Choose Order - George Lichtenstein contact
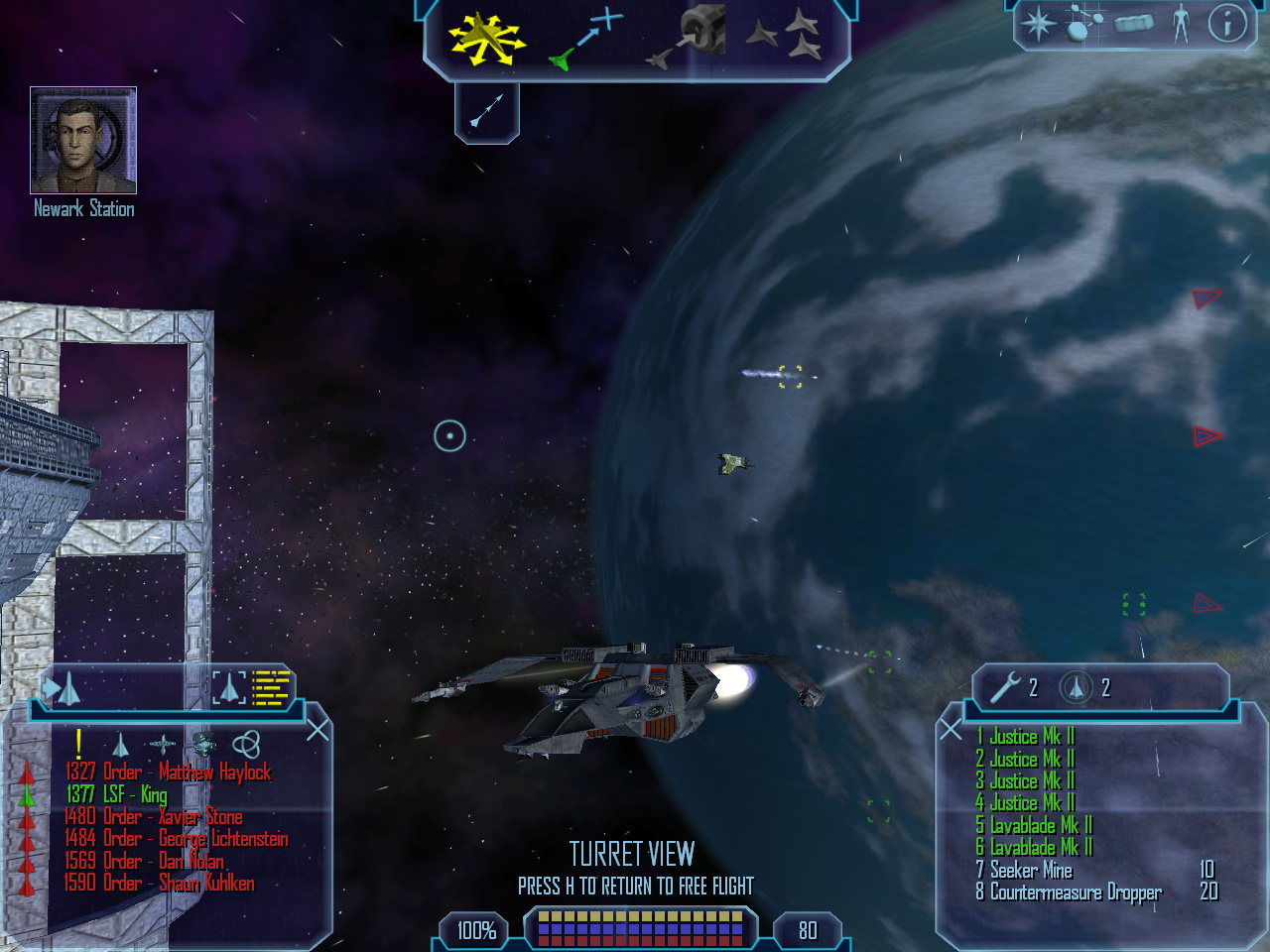The height and width of the screenshot is (952, 1270). [x=176, y=839]
